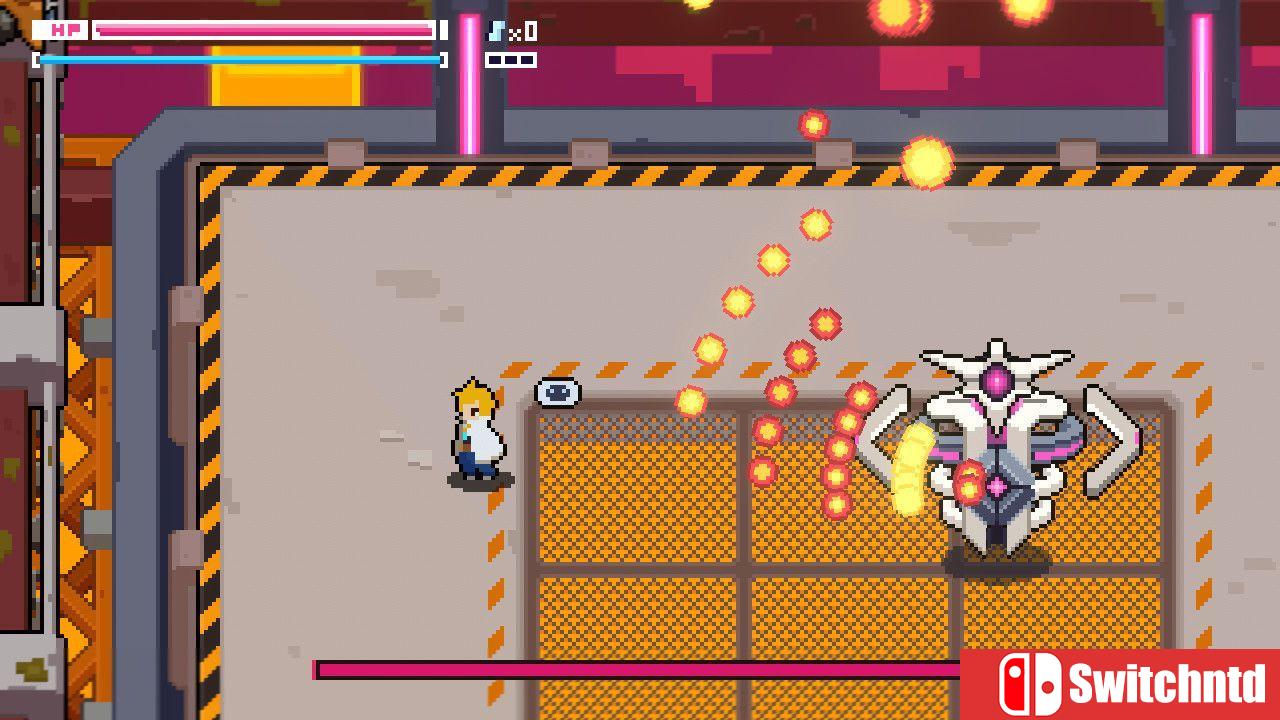Click the player character
The width and height of the screenshot is (1280, 720).
click(477, 430)
